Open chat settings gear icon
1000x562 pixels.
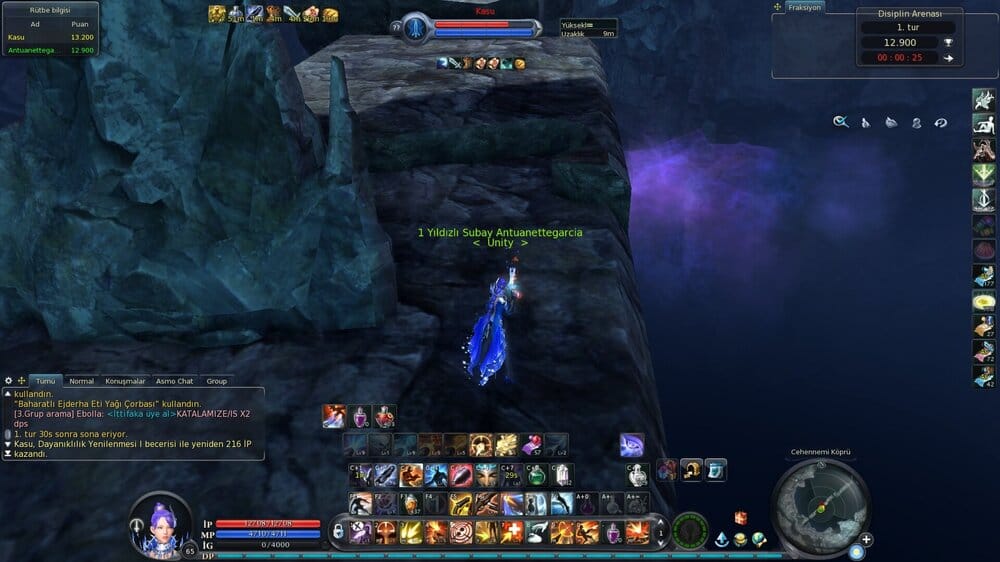click(9, 381)
